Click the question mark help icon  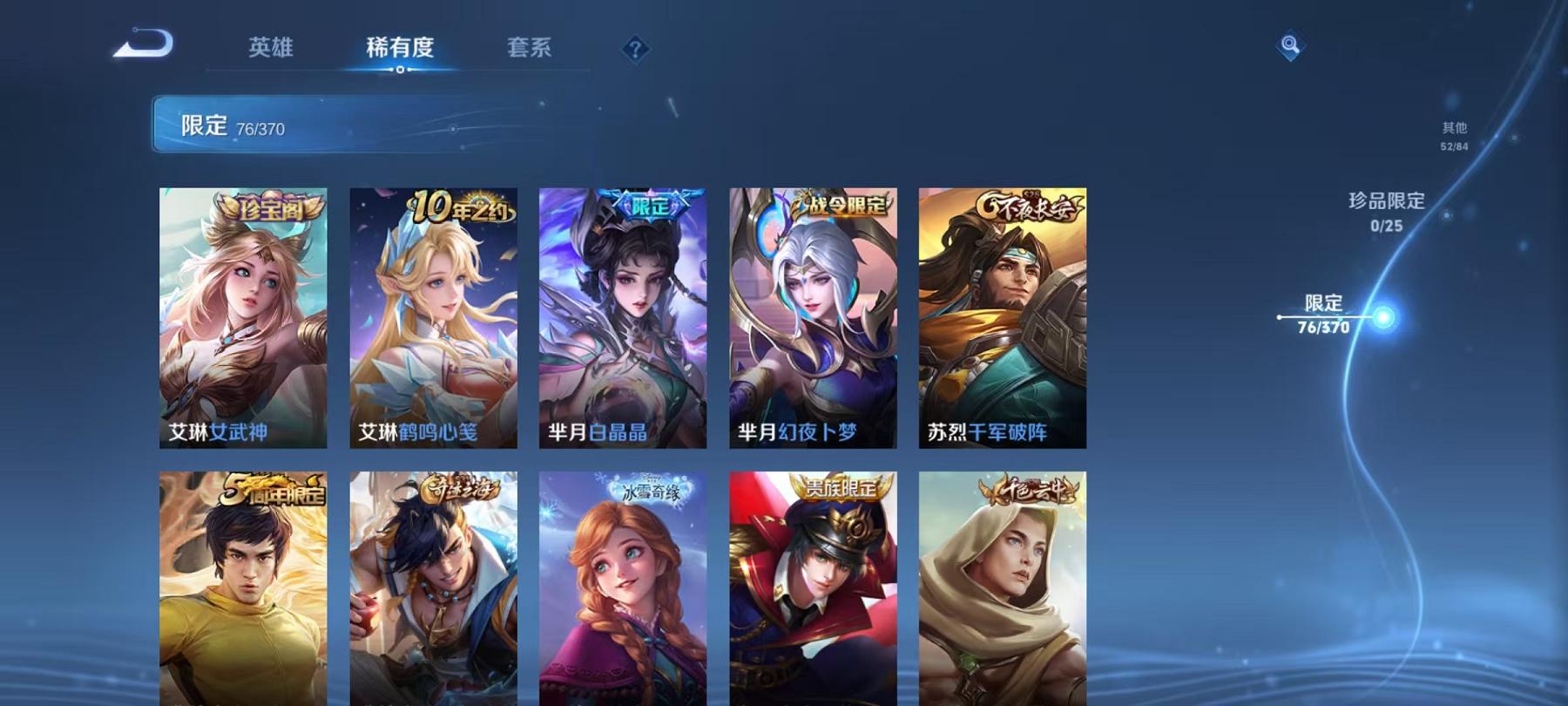click(x=635, y=48)
